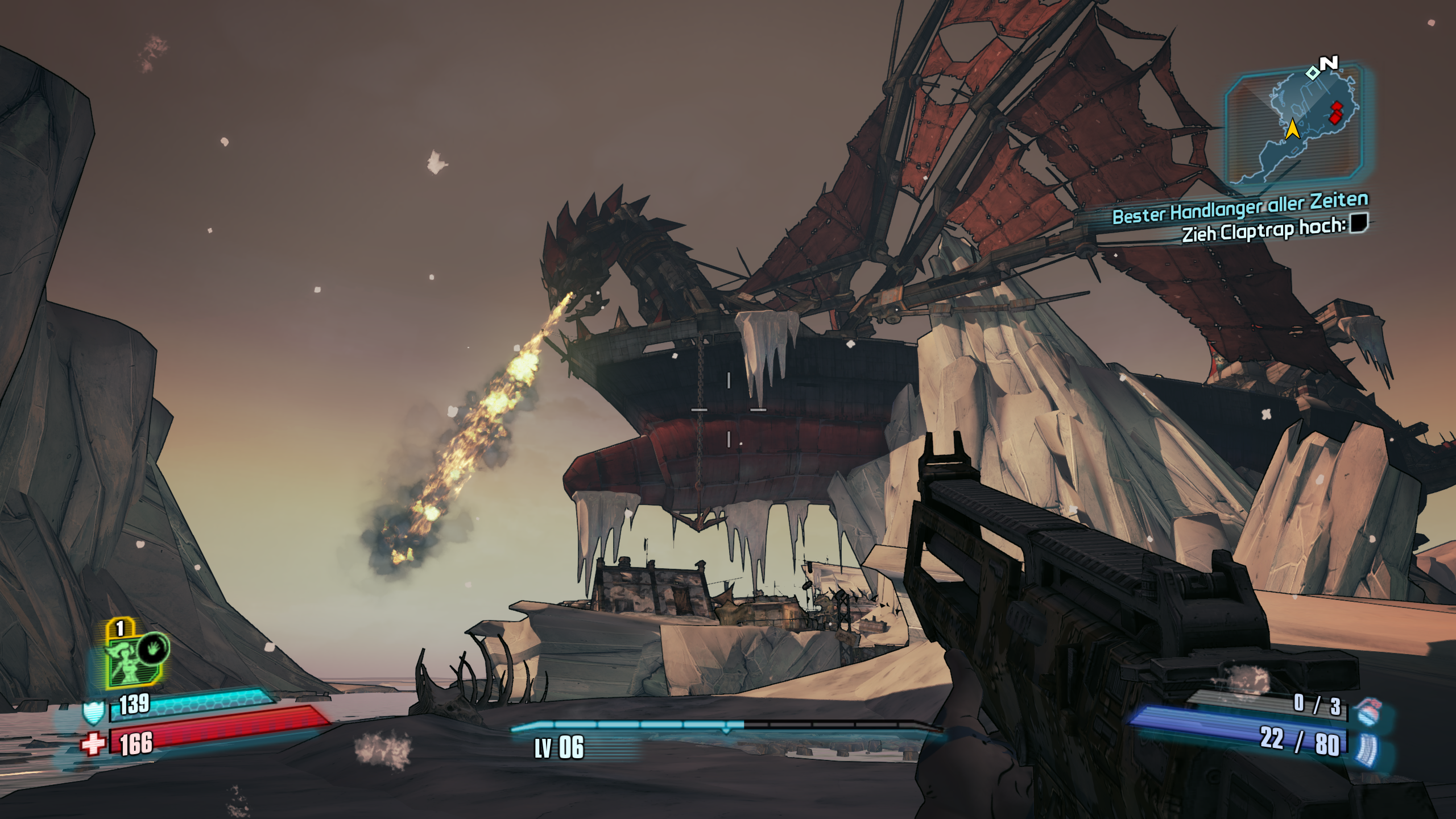
Task: Toggle the diamond fast-travel marker on the minimap
Action: tap(1313, 73)
